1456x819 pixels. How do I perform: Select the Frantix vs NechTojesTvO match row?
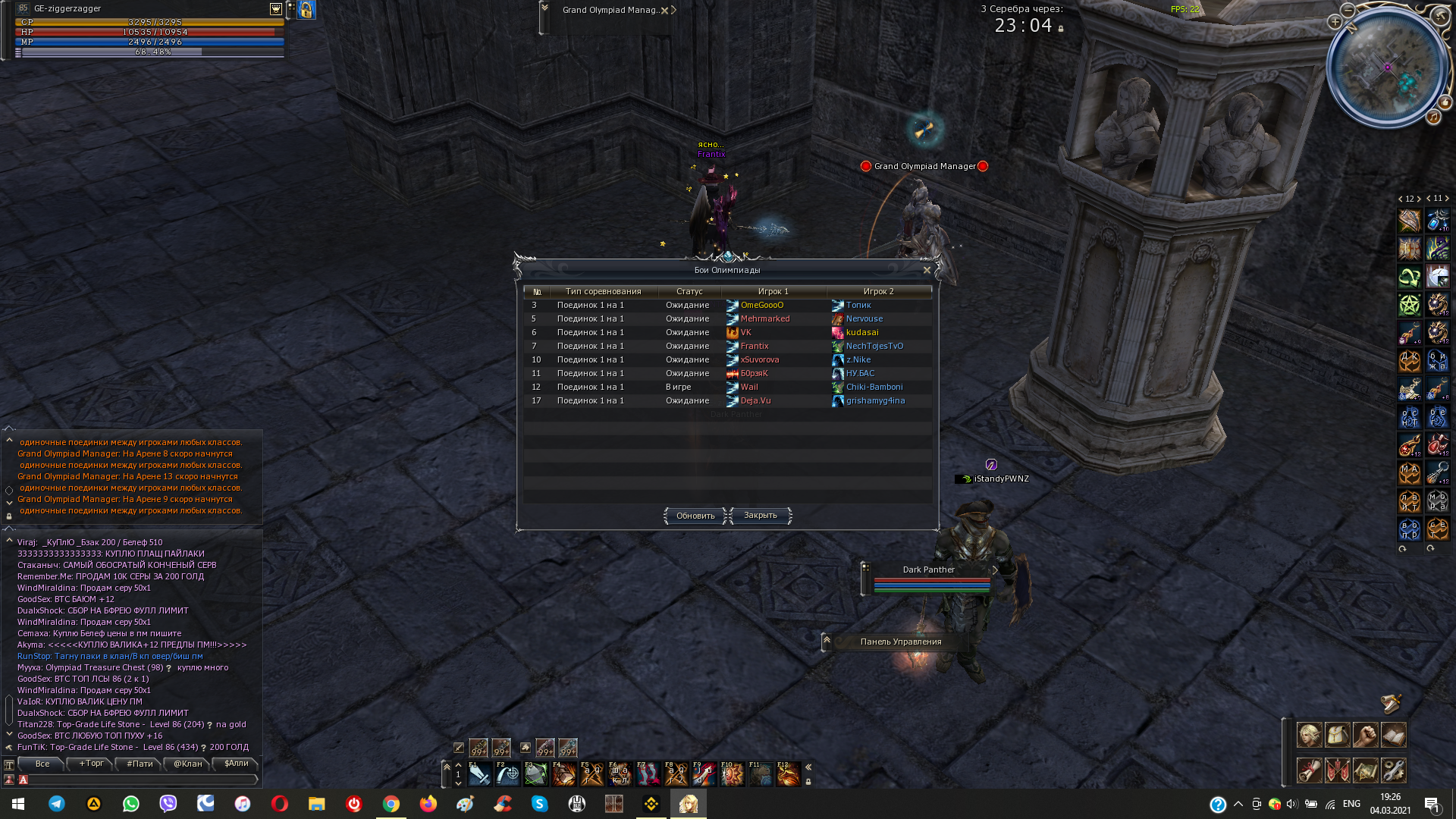click(x=726, y=346)
